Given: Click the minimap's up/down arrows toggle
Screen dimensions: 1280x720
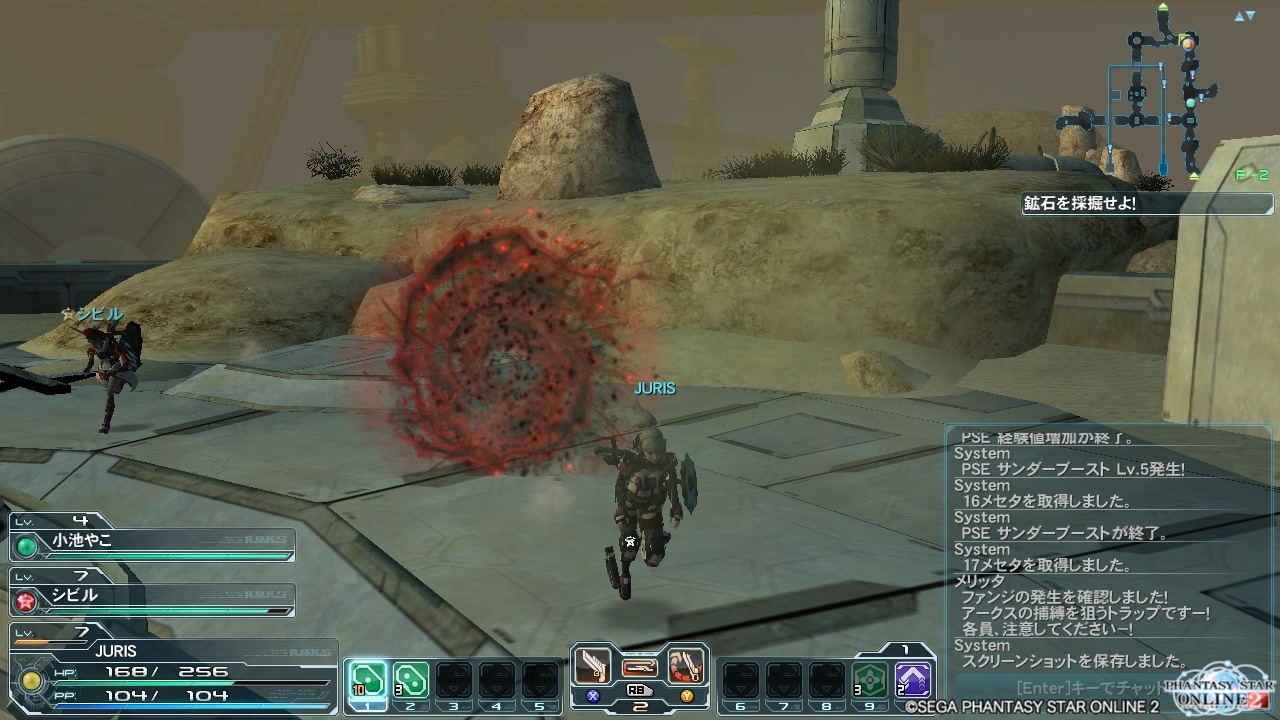Looking at the screenshot, I should pyautogui.click(x=1244, y=16).
